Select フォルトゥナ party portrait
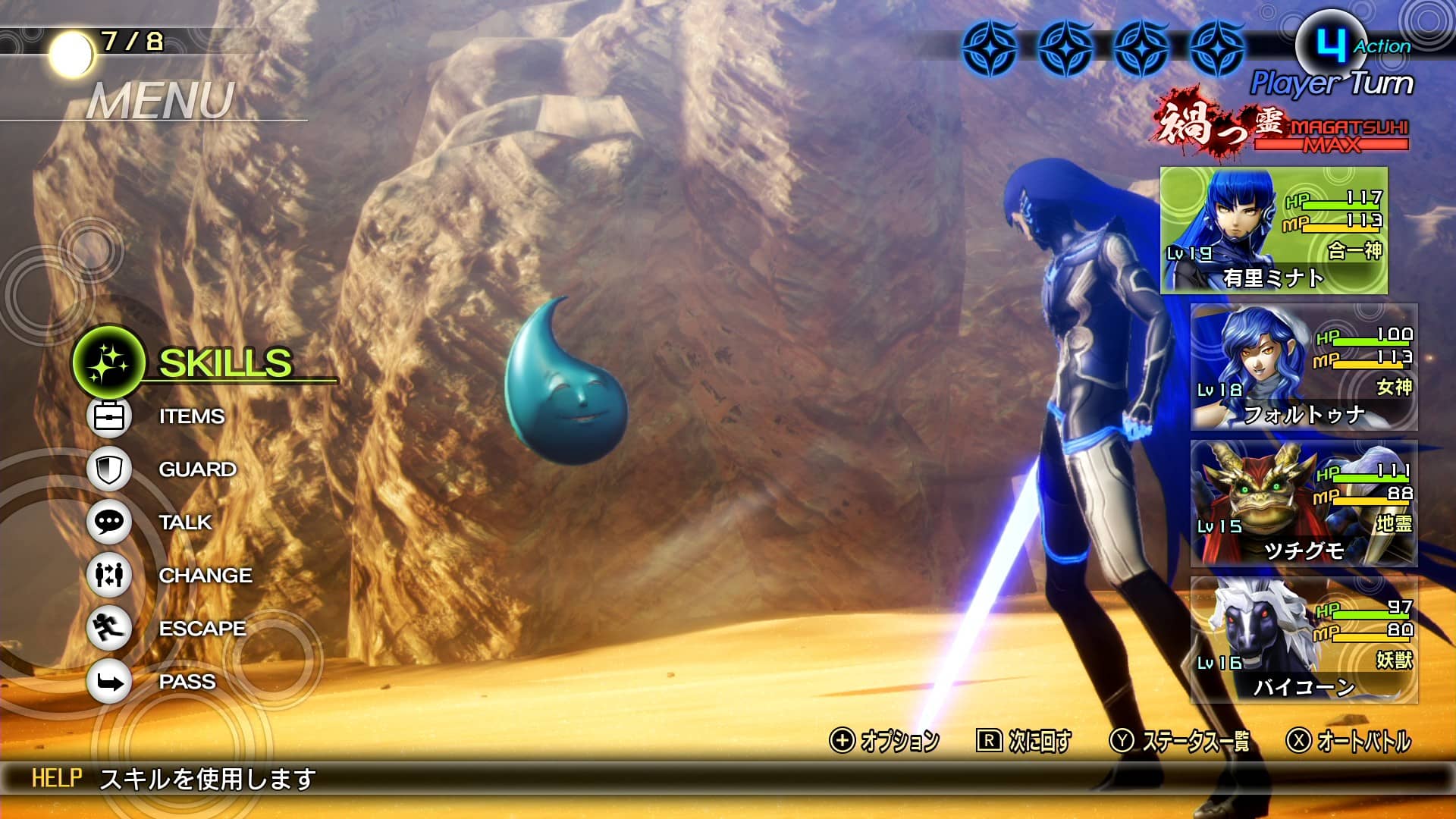The width and height of the screenshot is (1456, 819). click(x=1303, y=367)
